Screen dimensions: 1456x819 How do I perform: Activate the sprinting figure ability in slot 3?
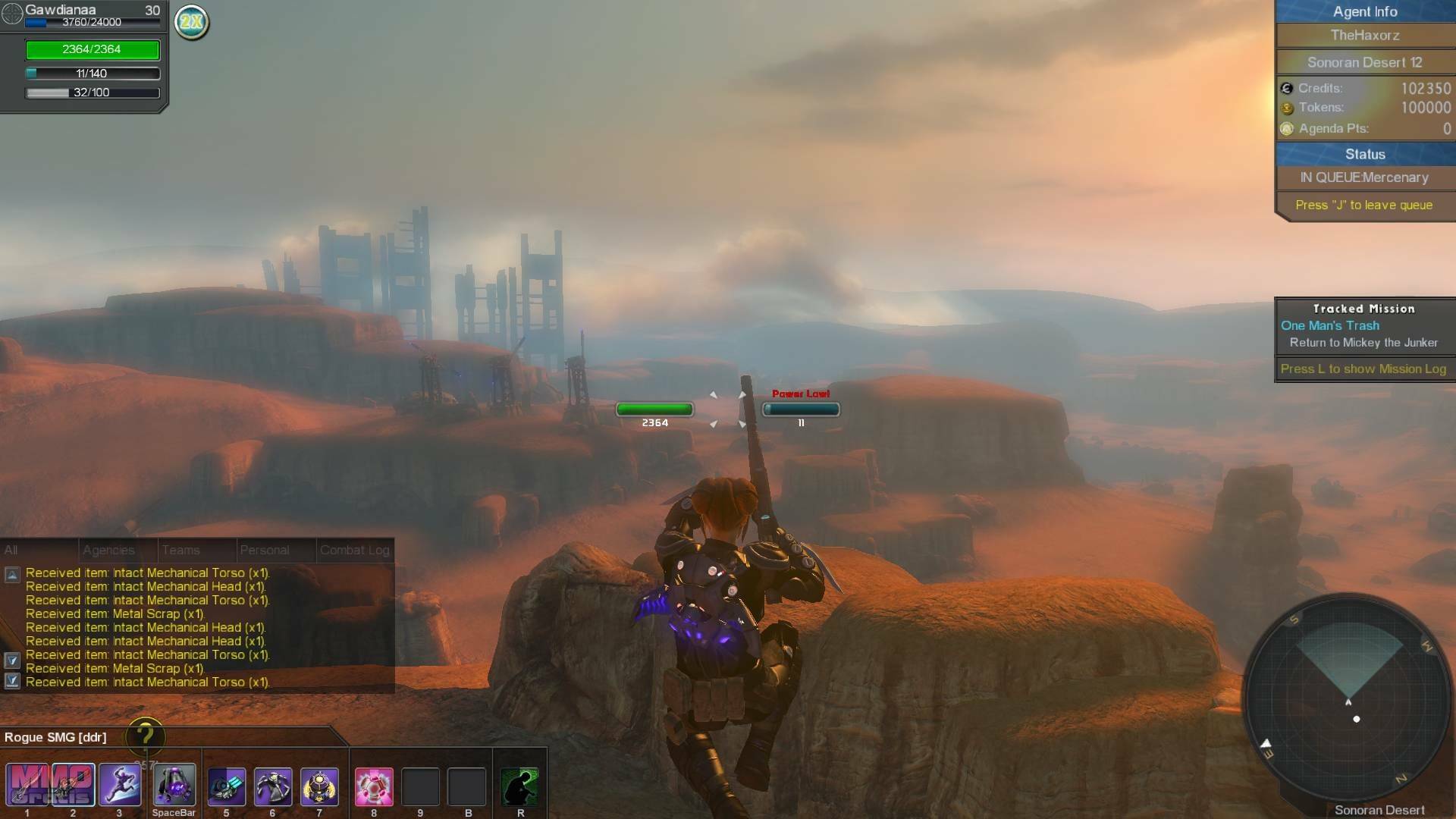click(x=120, y=785)
